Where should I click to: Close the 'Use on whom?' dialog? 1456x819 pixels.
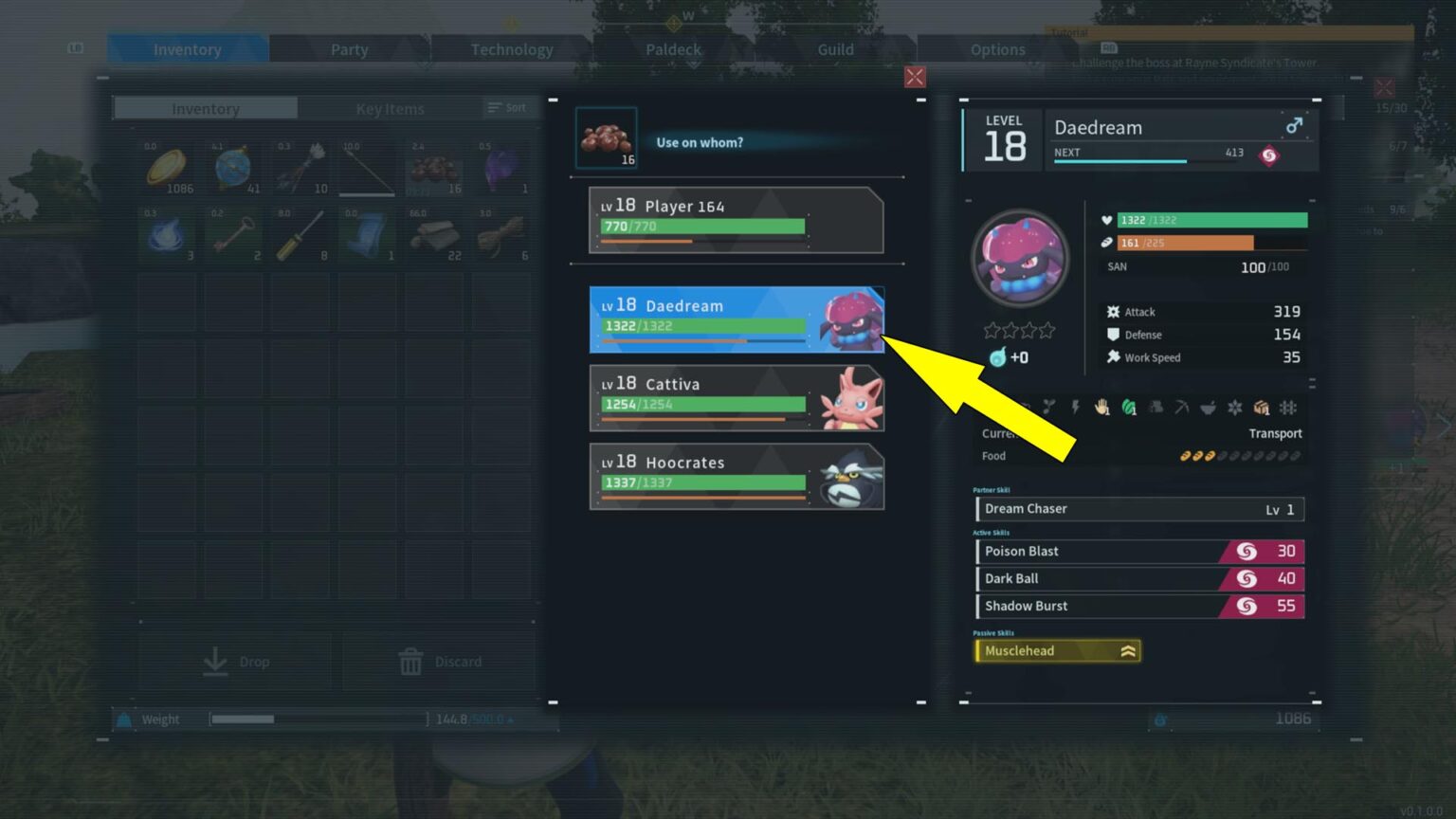915,77
